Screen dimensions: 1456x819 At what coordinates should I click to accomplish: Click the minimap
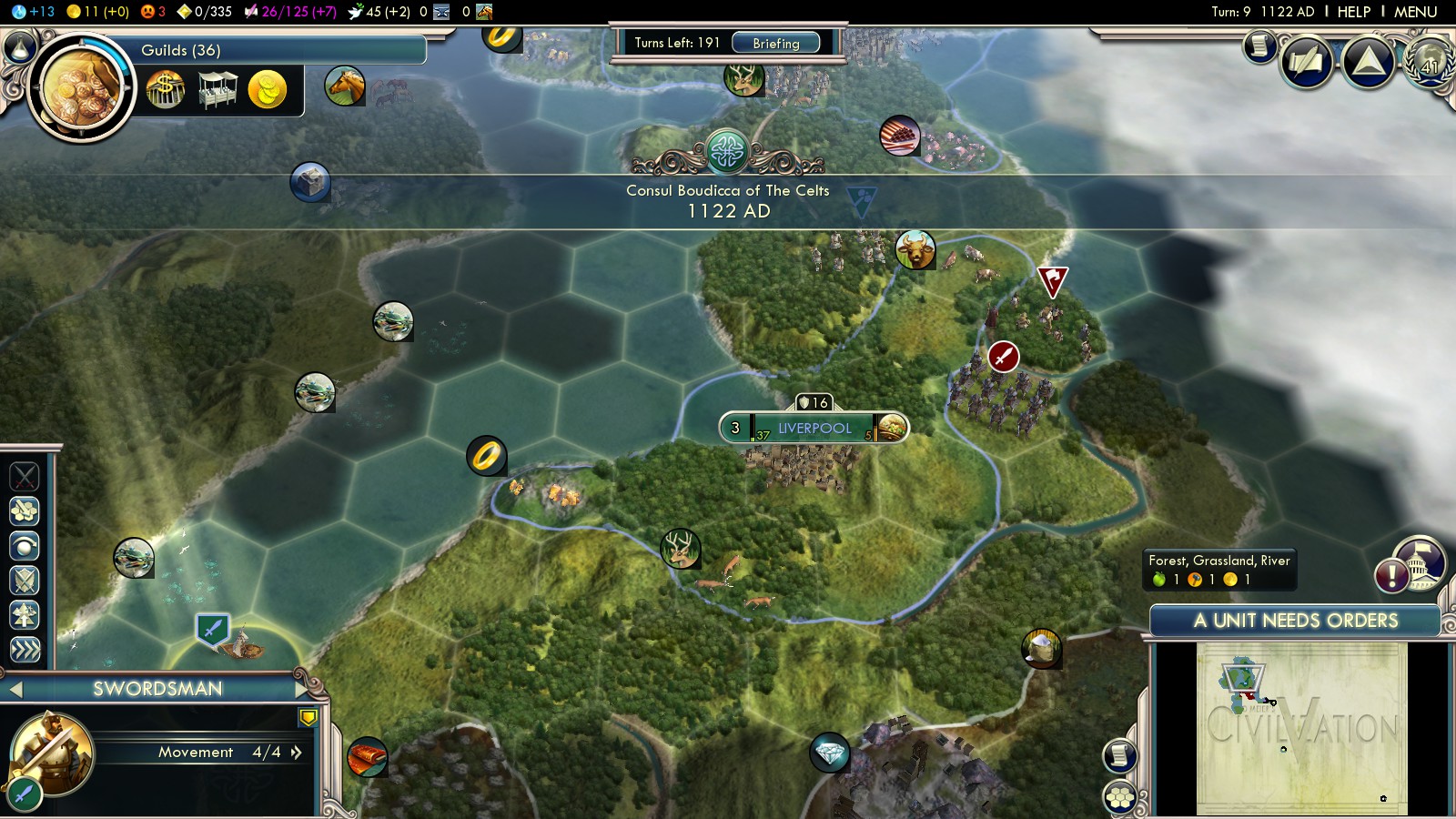click(1301, 728)
